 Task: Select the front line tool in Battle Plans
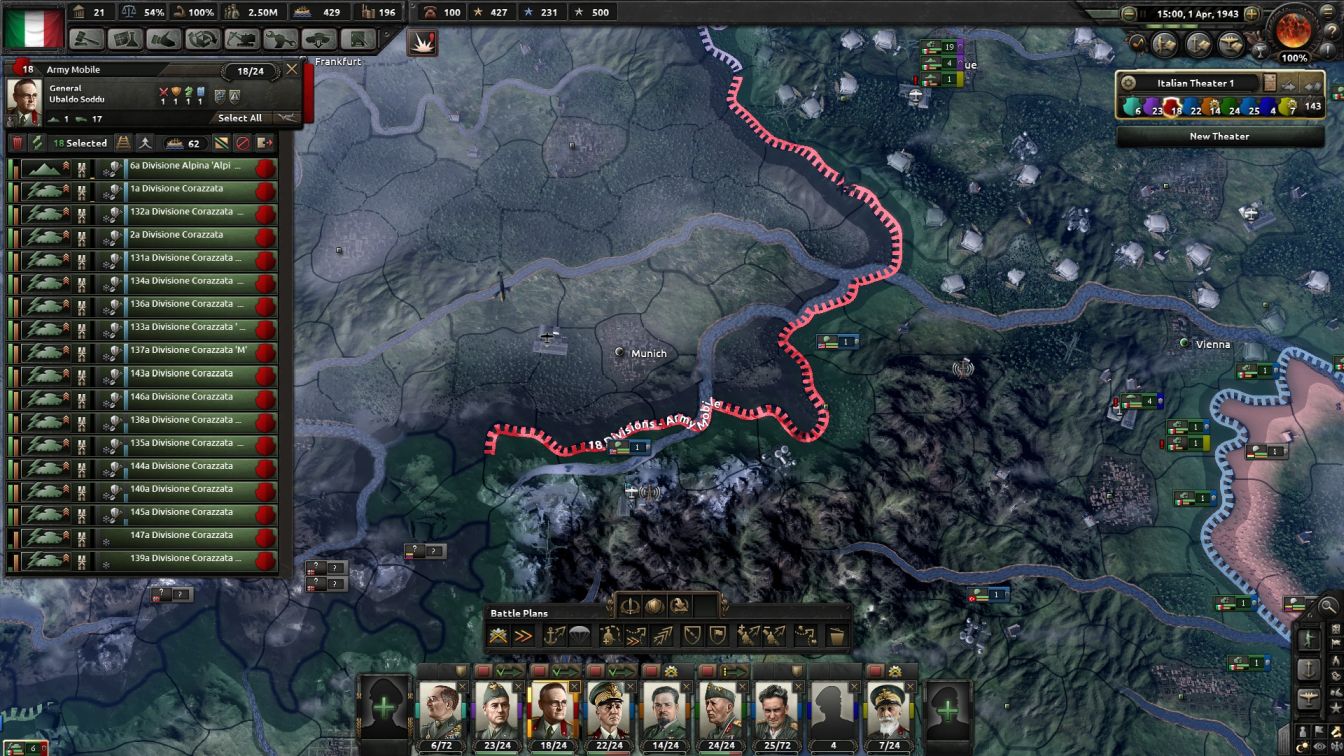497,635
